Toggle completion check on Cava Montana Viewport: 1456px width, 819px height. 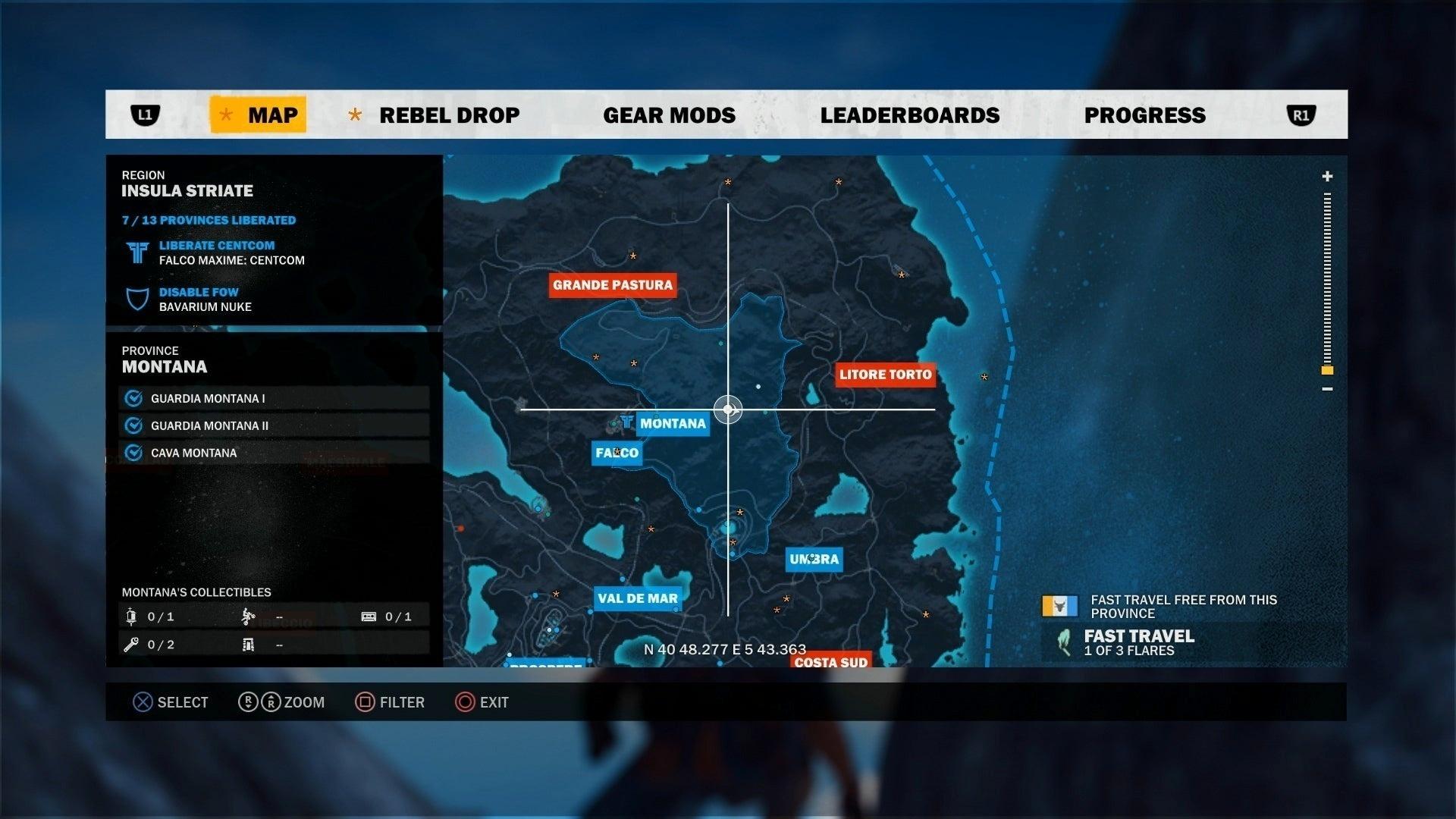[135, 452]
